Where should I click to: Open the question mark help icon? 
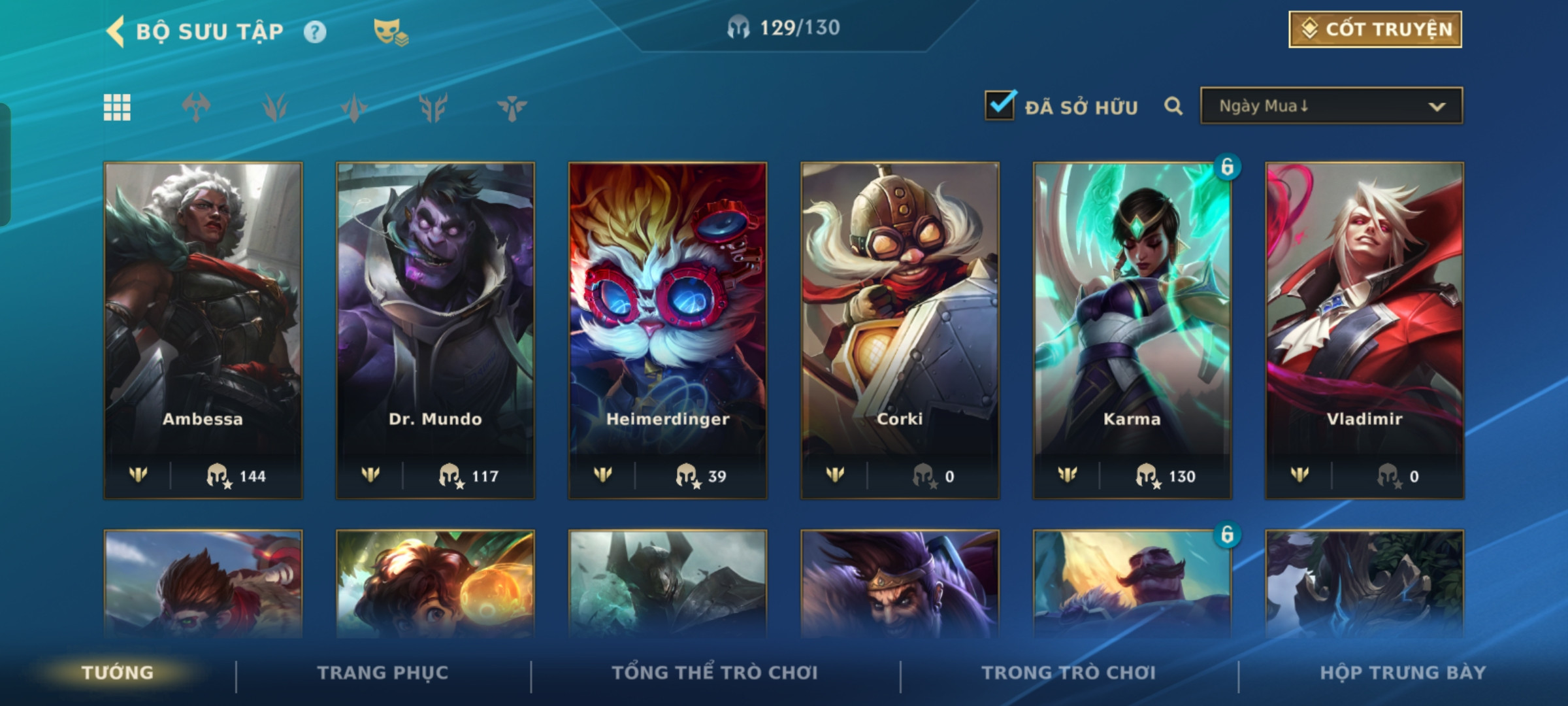(x=314, y=32)
